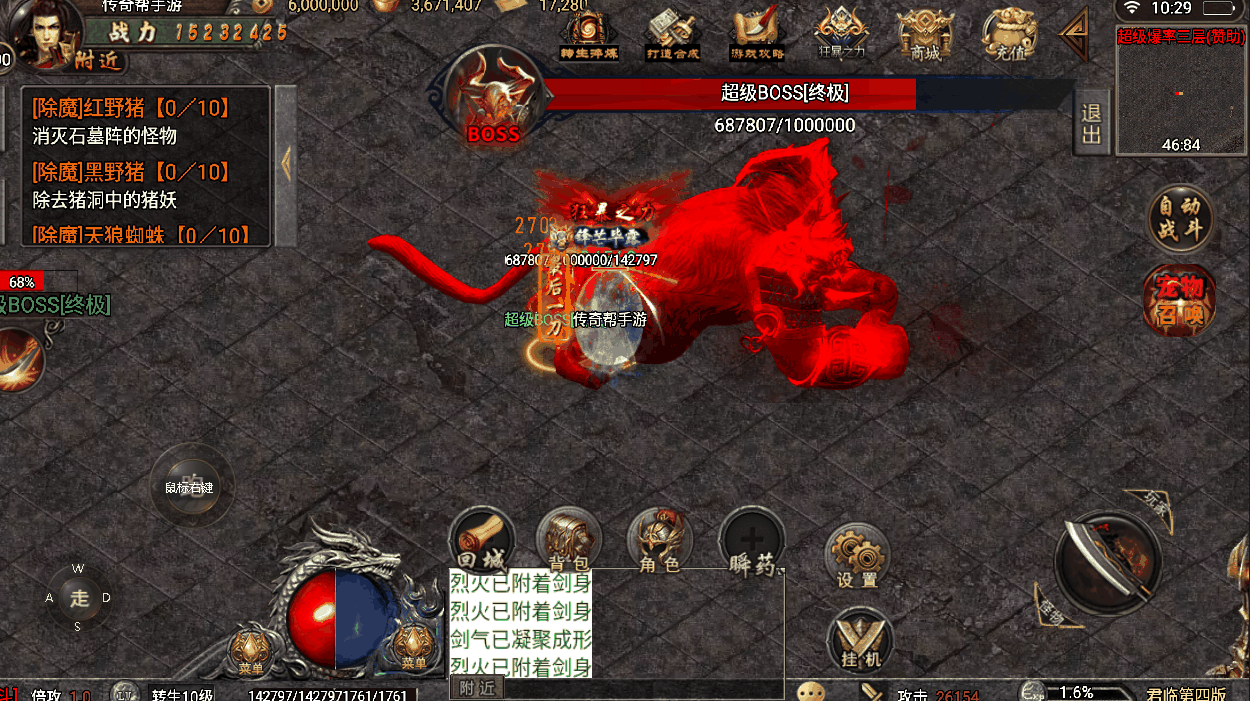1250x701 pixels.
Task: Open the 充值 recharge menu
Action: 1010,35
